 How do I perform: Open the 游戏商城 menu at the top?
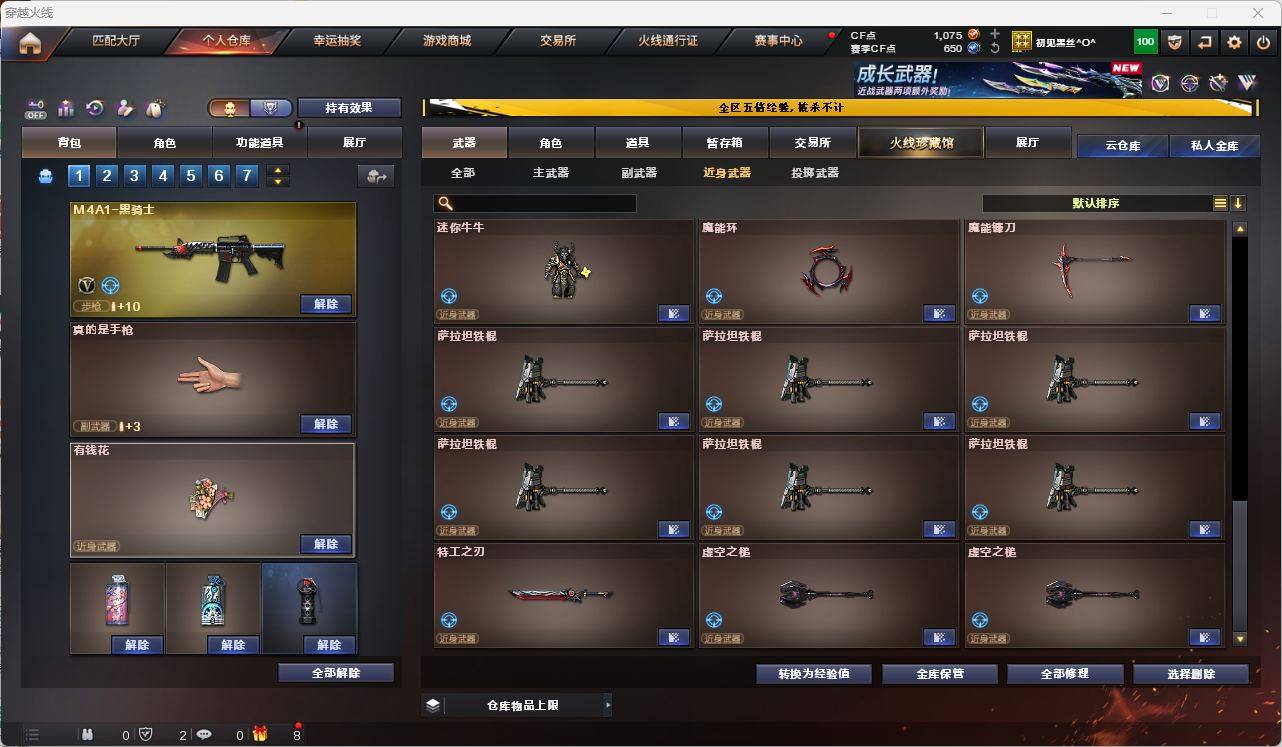[x=449, y=41]
